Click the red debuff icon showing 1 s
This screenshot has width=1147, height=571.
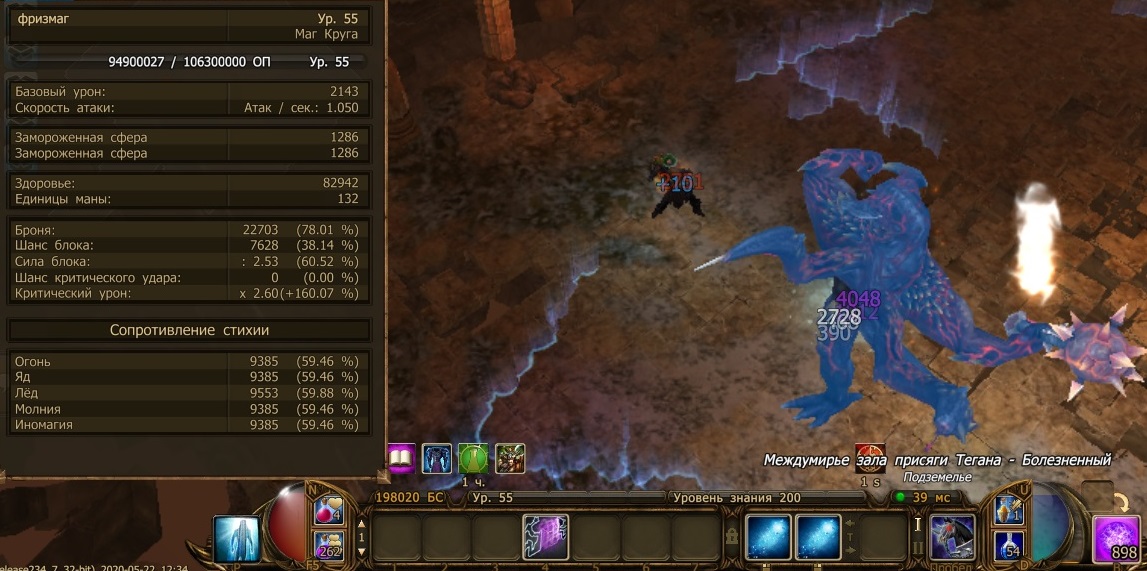869,458
